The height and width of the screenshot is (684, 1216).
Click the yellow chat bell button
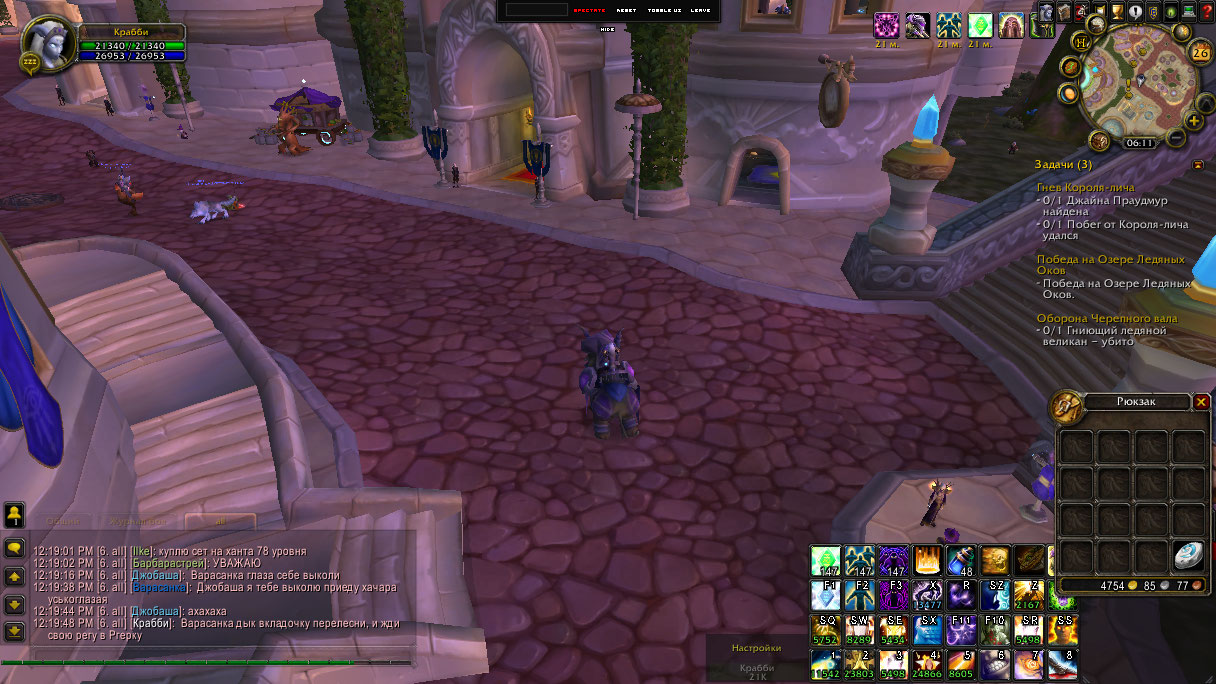tap(14, 515)
